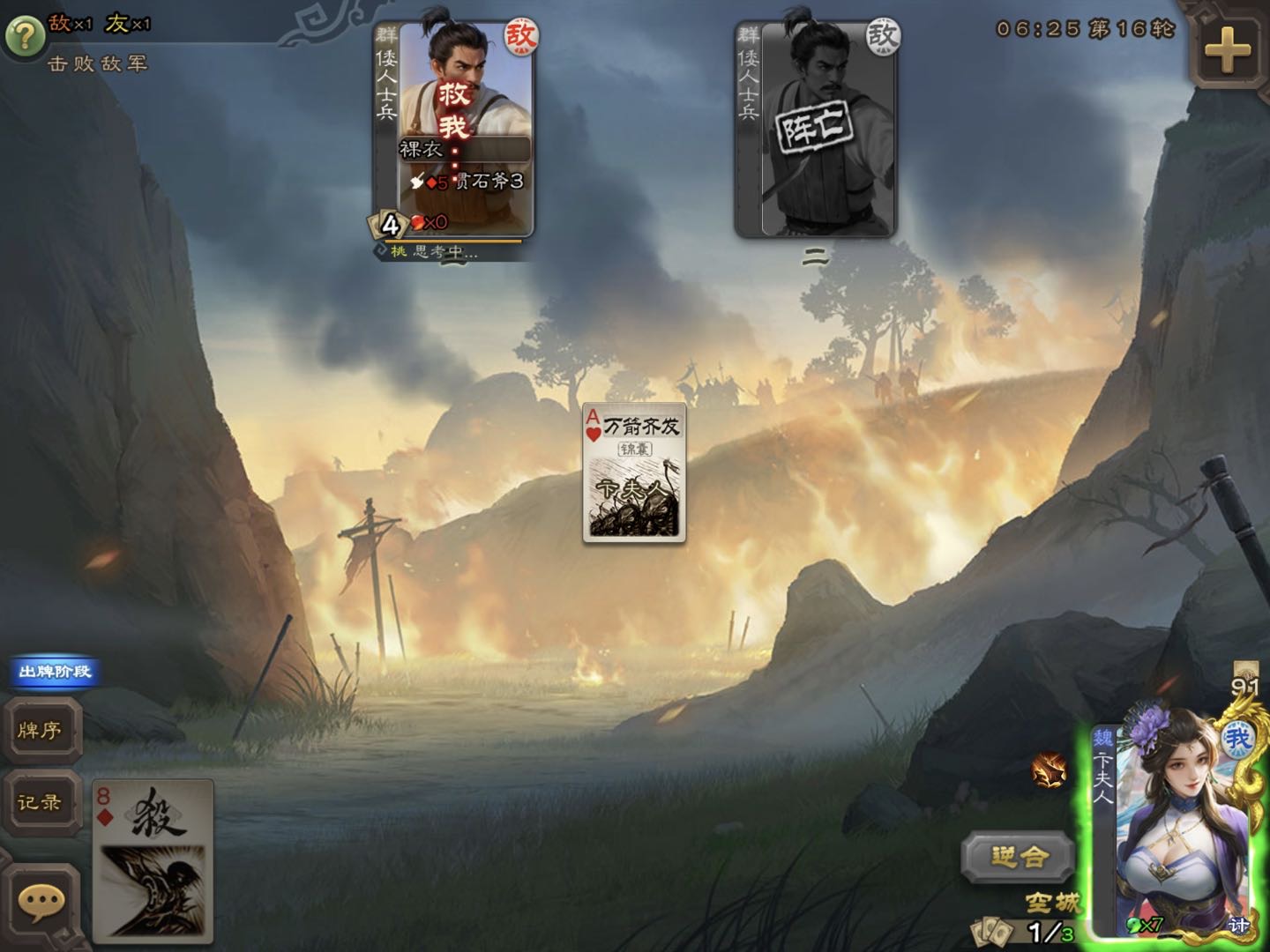Select the 8 of diamonds 杀 card
The image size is (1270, 952).
[153, 860]
